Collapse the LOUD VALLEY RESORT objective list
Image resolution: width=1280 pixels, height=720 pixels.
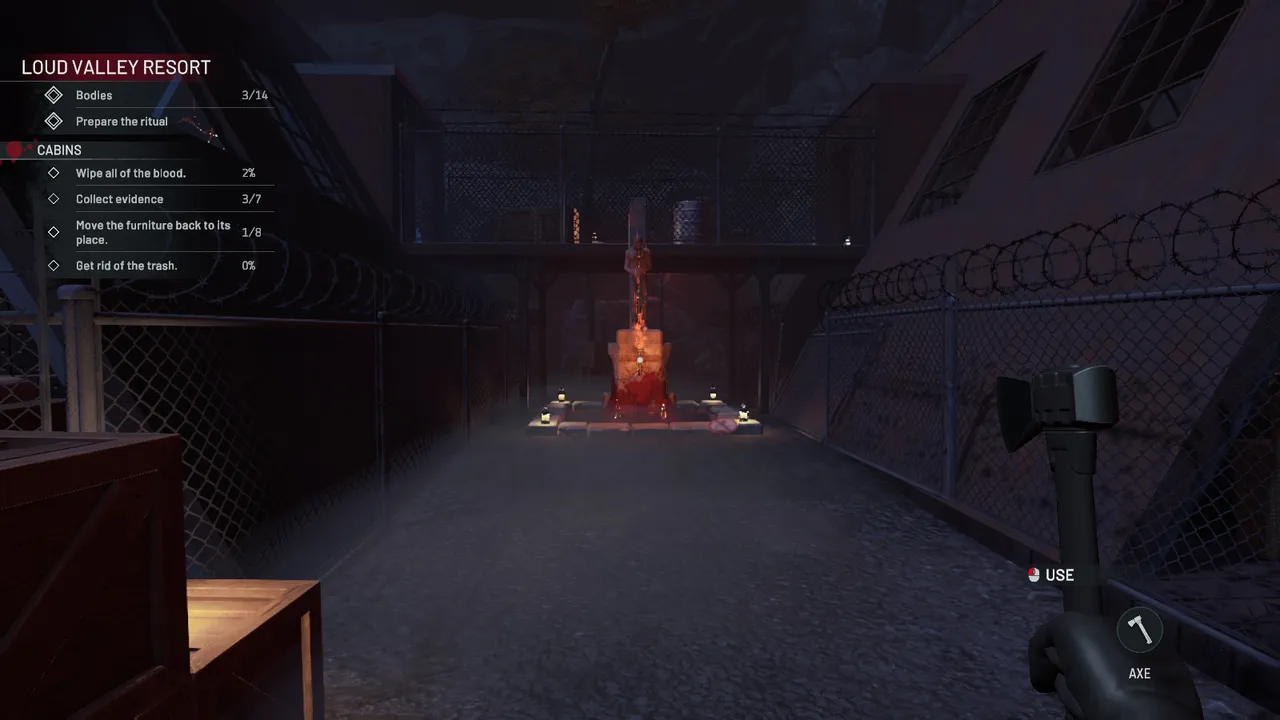114,66
